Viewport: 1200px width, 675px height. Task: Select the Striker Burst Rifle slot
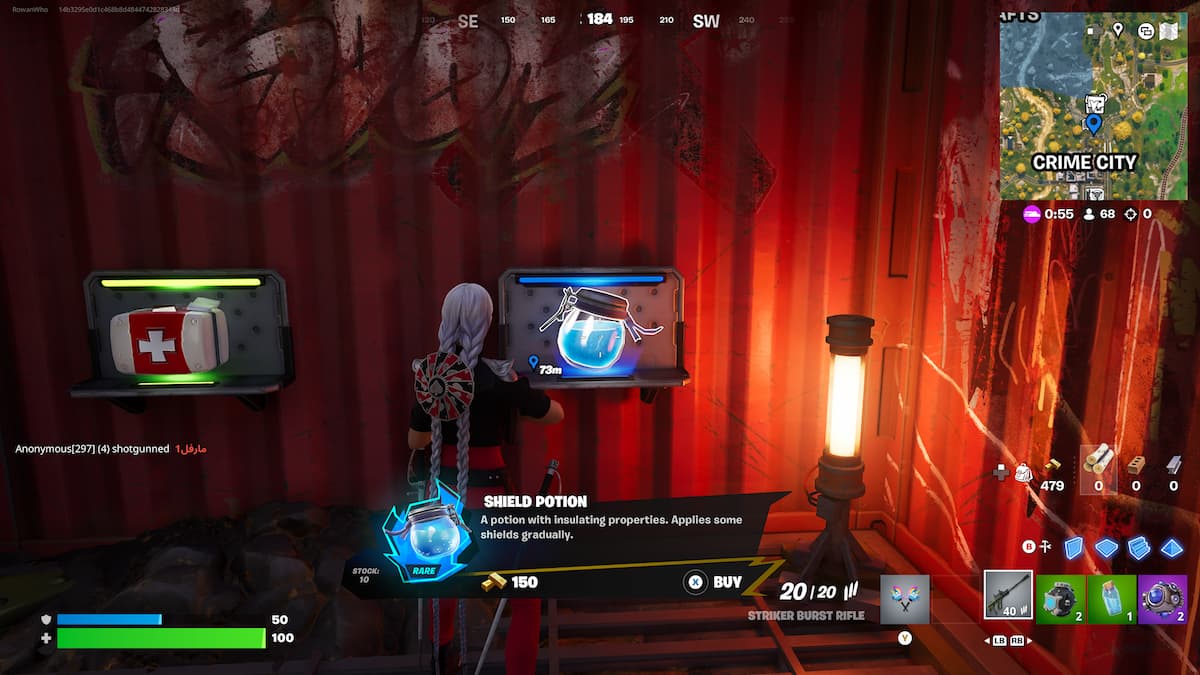(x=1007, y=596)
